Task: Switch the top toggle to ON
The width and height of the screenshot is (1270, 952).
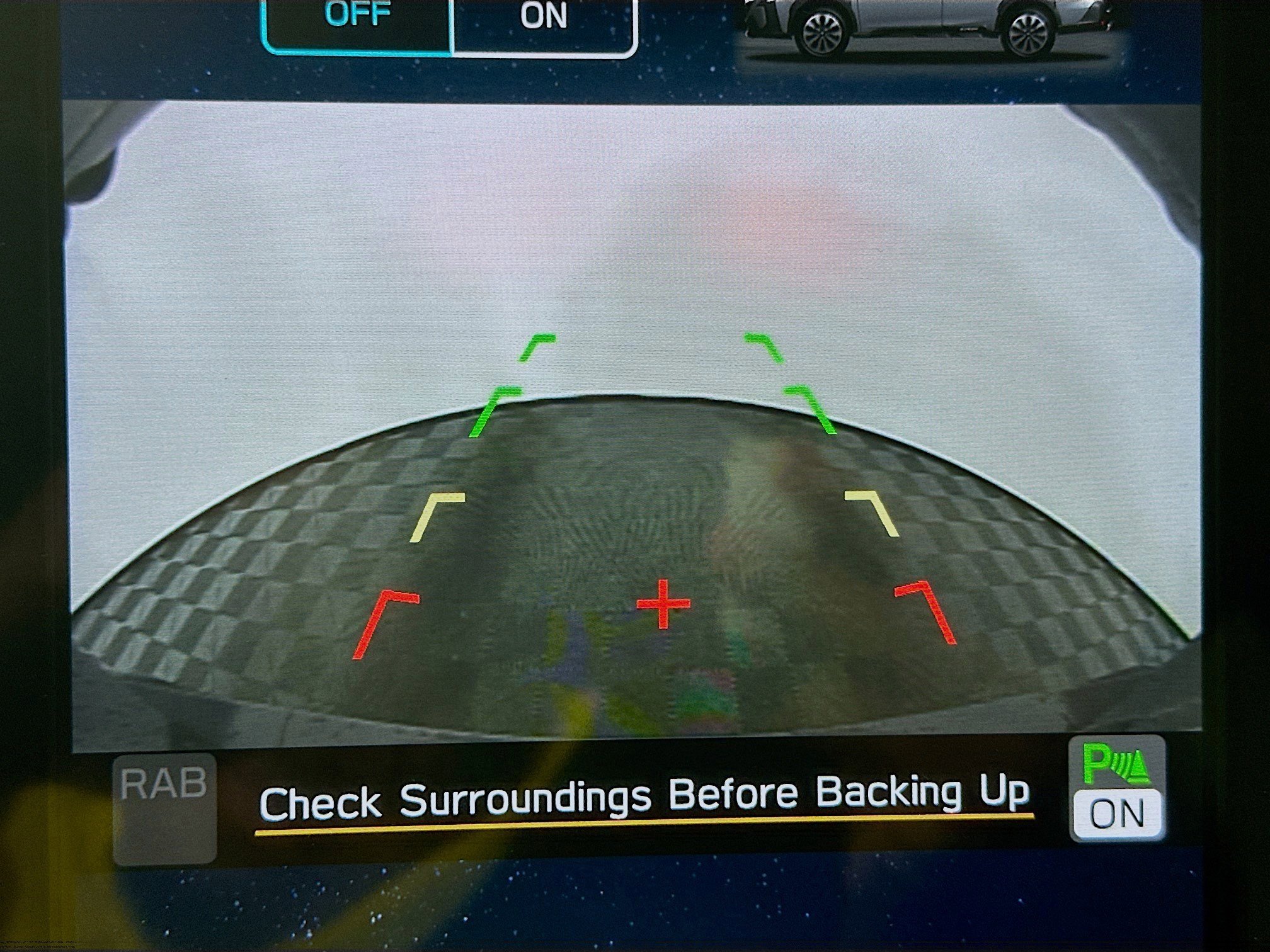Action: click(x=543, y=22)
